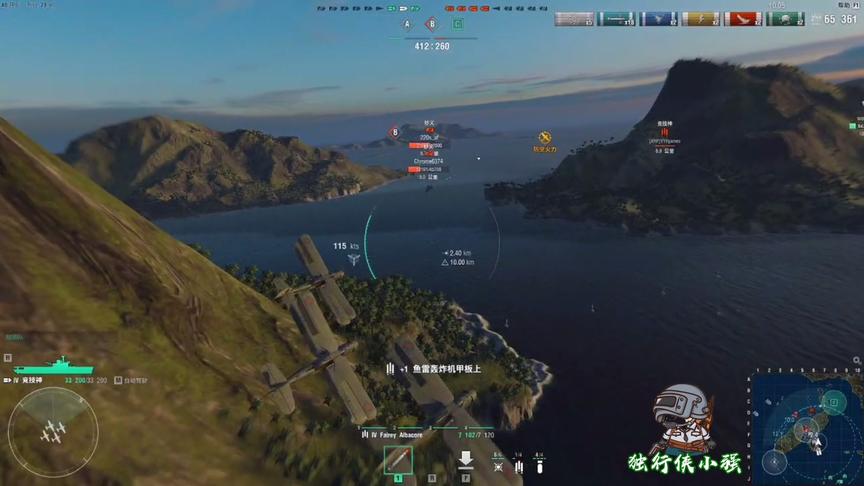The height and width of the screenshot is (486, 864).
Task: Click the rightmost green ribbon badge
Action: (785, 18)
